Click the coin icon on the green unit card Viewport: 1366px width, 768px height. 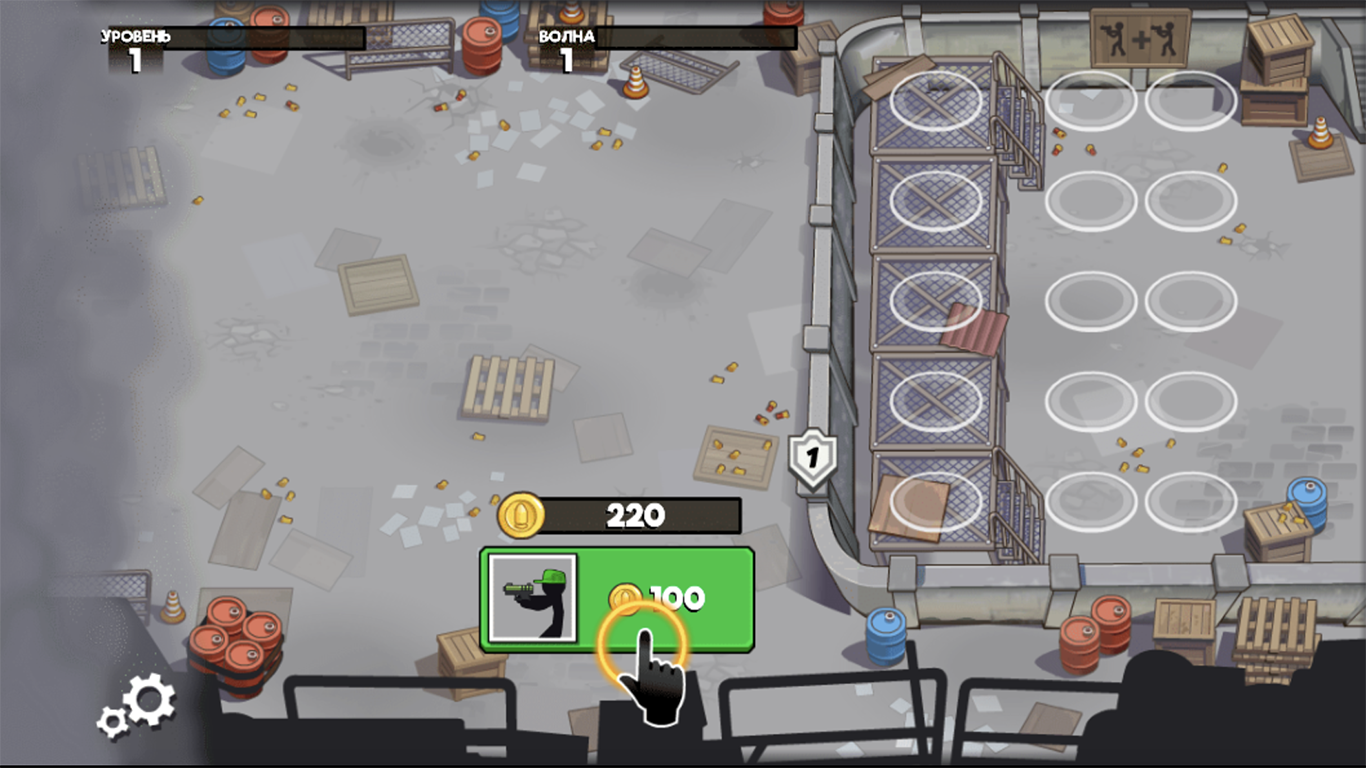click(627, 597)
